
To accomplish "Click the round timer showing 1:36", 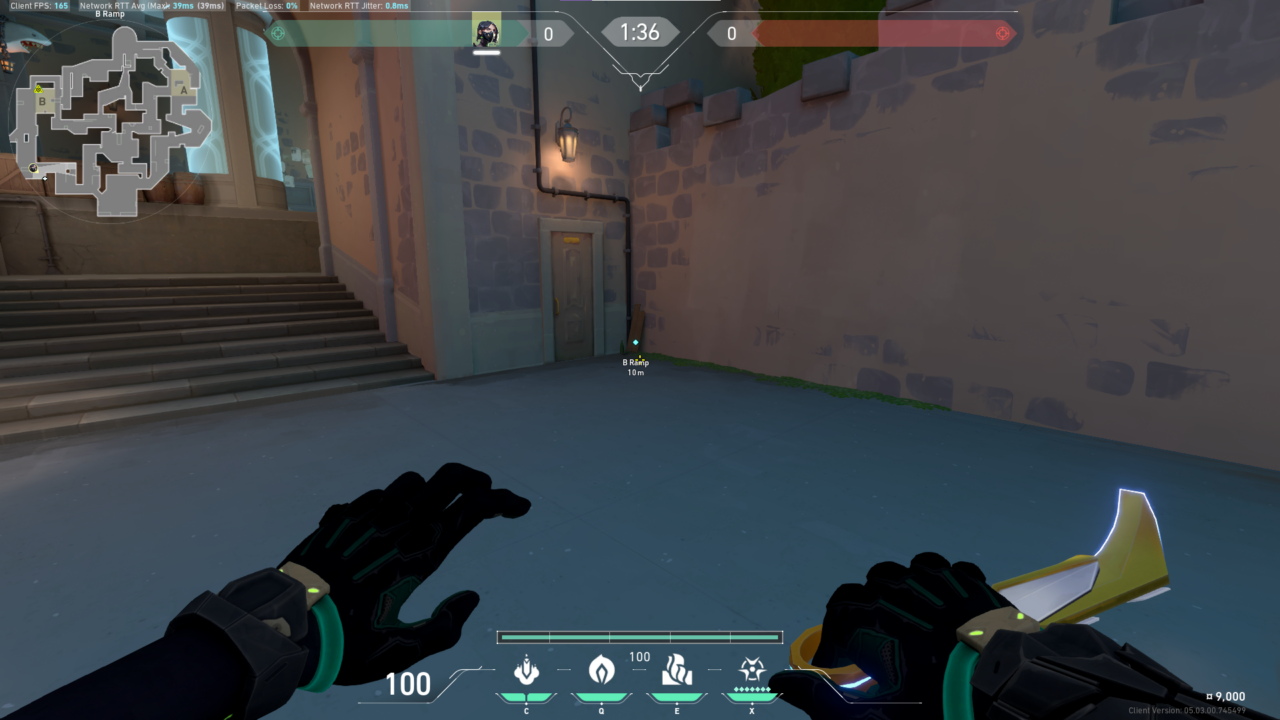I will coord(640,32).
